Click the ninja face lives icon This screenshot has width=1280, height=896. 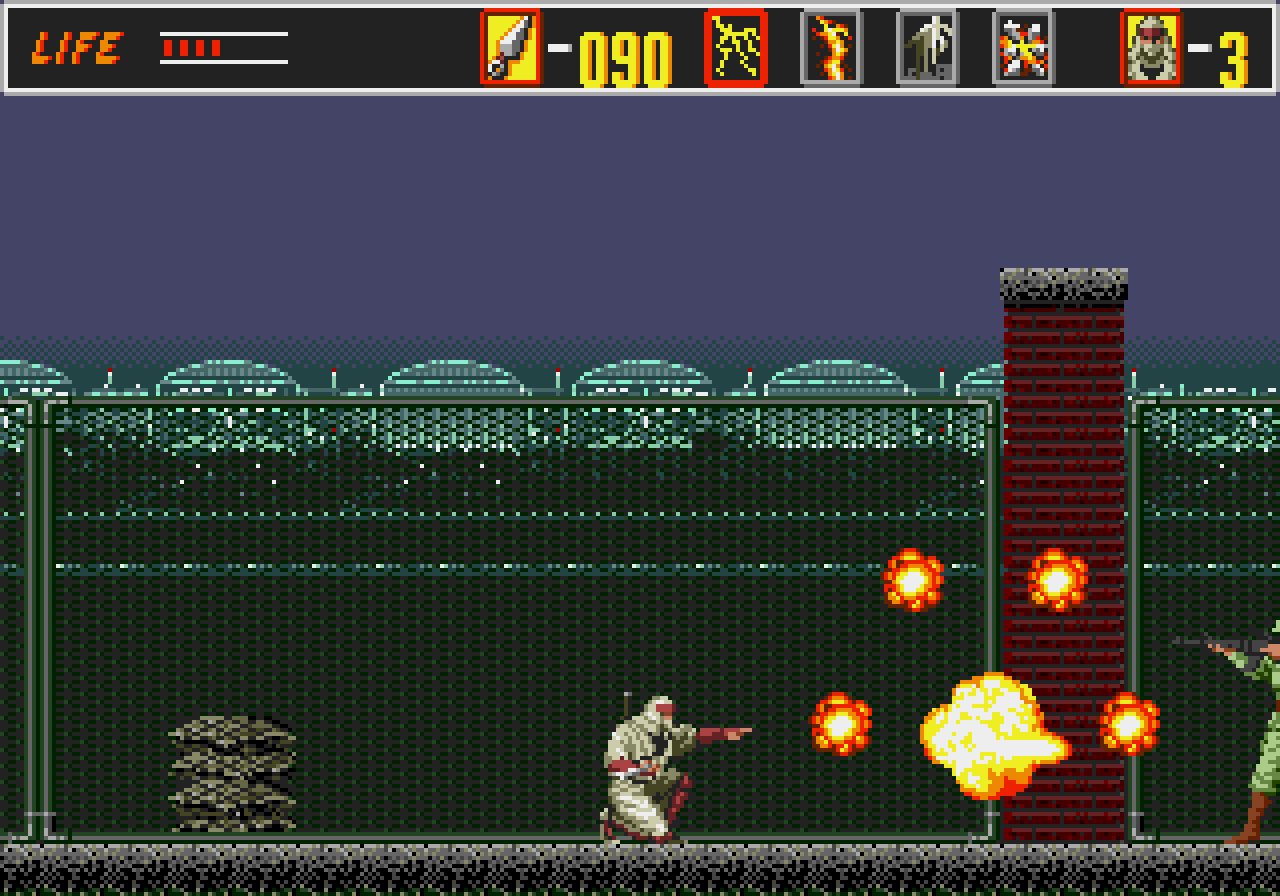point(1150,45)
